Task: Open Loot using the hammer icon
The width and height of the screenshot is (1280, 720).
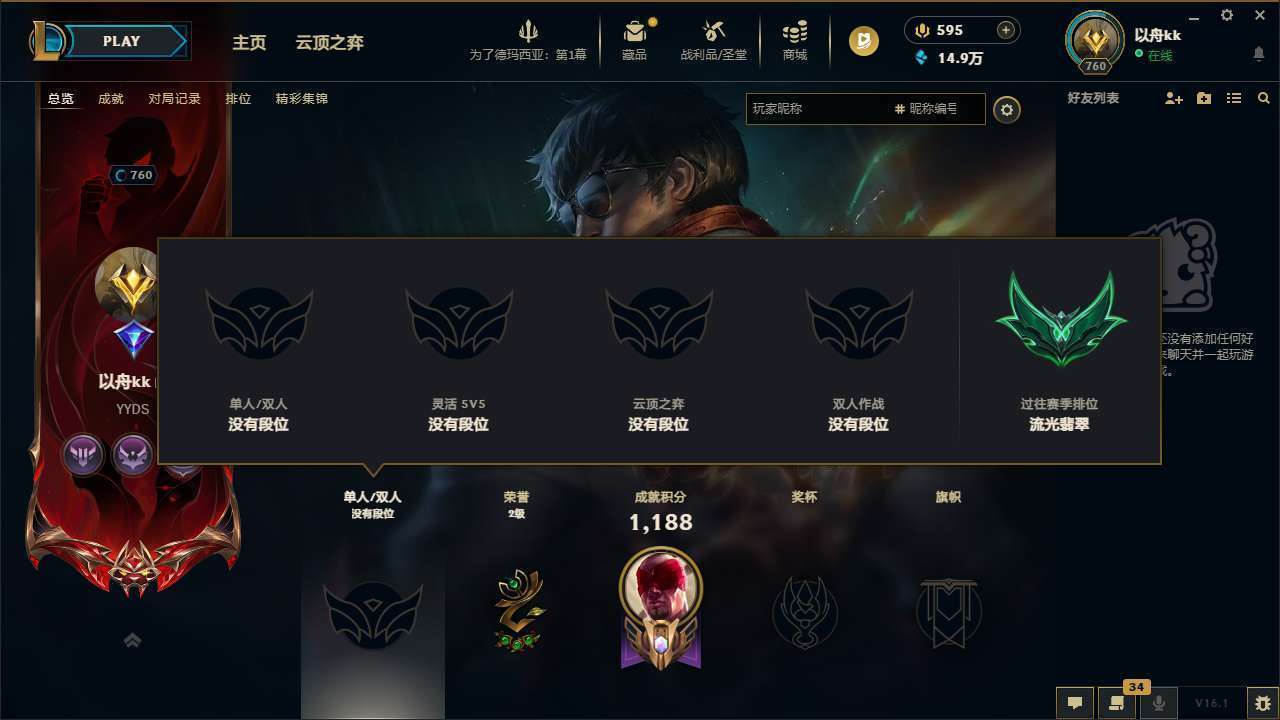Action: [x=714, y=33]
